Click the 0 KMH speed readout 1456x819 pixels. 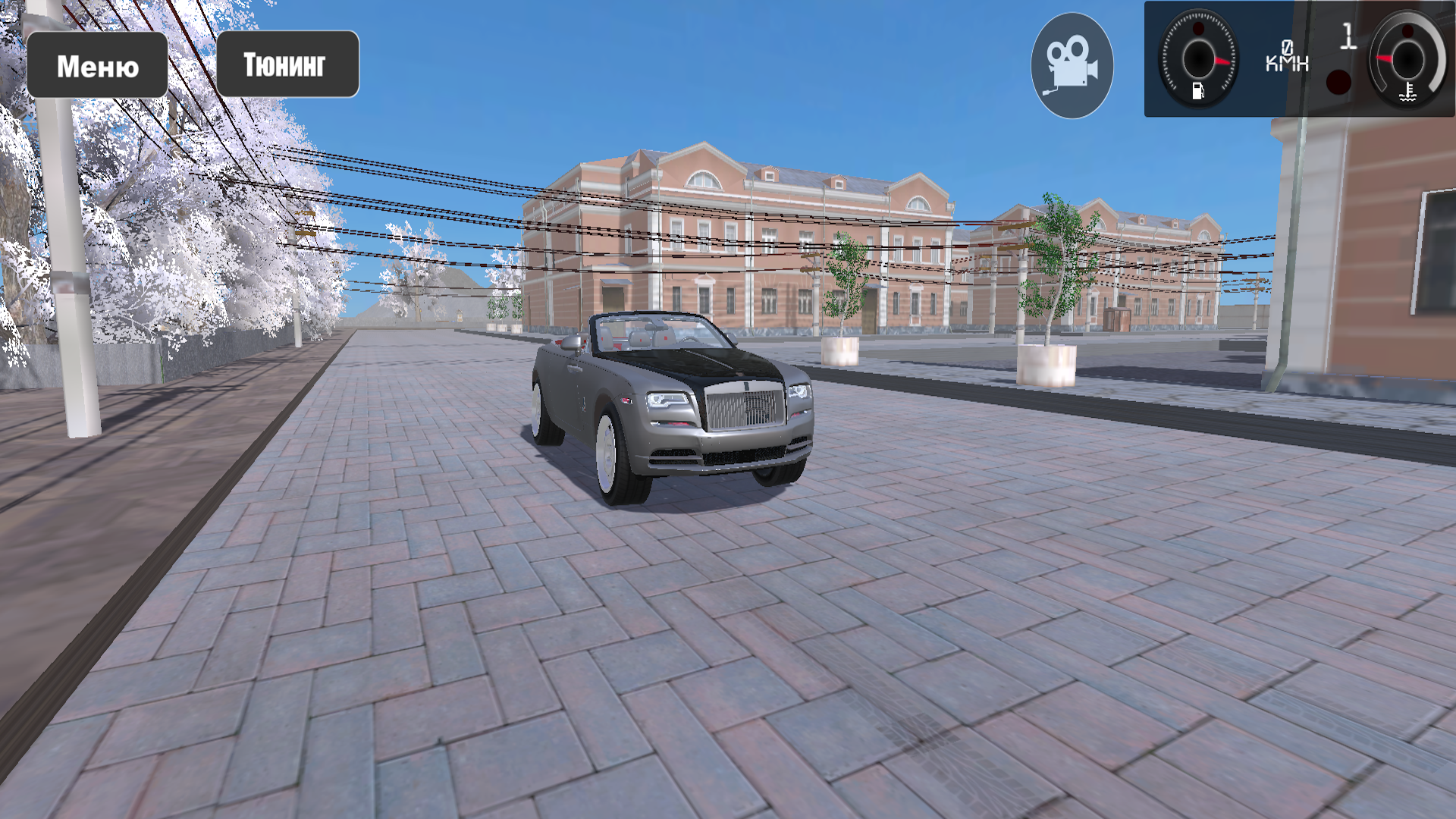click(1288, 57)
